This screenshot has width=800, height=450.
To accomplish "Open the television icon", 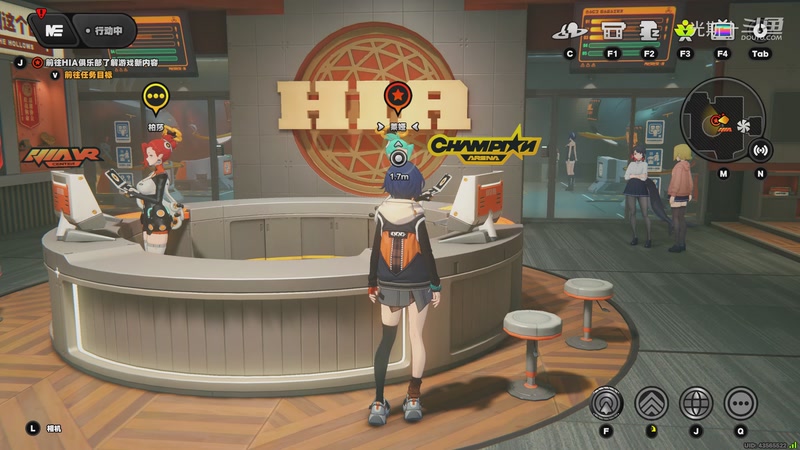I will point(722,30).
